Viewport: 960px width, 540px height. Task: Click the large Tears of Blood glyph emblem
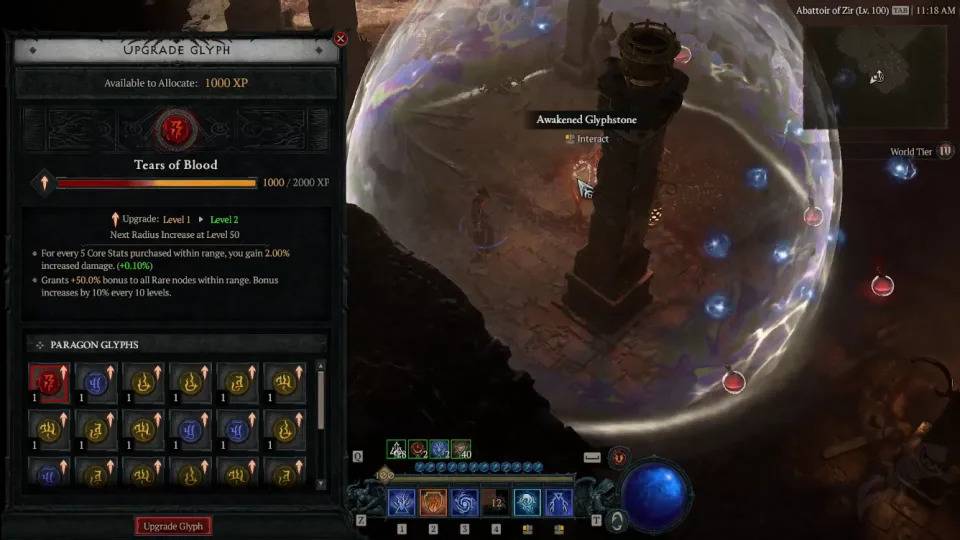[174, 128]
